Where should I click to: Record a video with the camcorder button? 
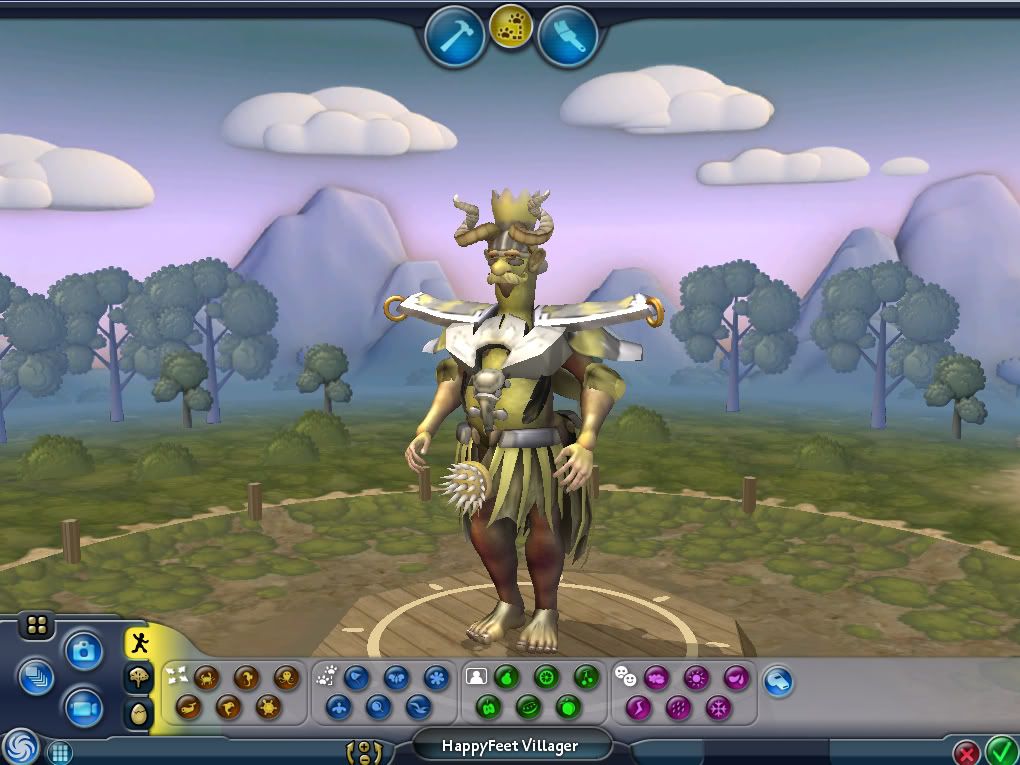point(85,708)
